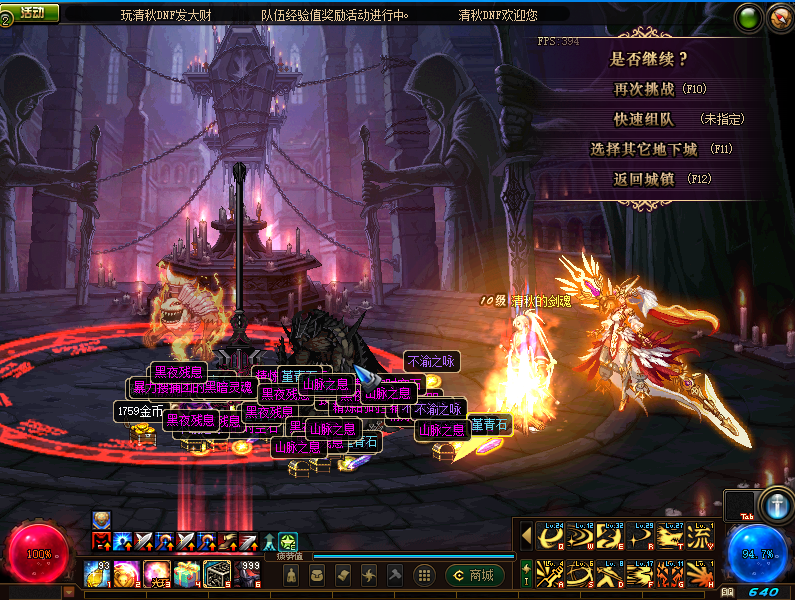Image resolution: width=795 pixels, height=600 pixels.
Task: Activate the Lv.24 skill on Q
Action: (550, 537)
